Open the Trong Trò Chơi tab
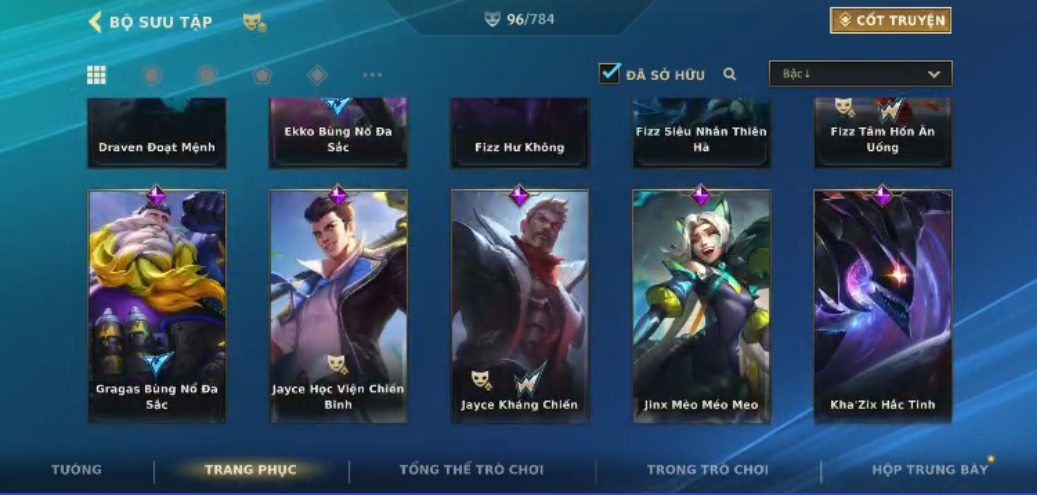Image resolution: width=1037 pixels, height=495 pixels. pos(707,470)
